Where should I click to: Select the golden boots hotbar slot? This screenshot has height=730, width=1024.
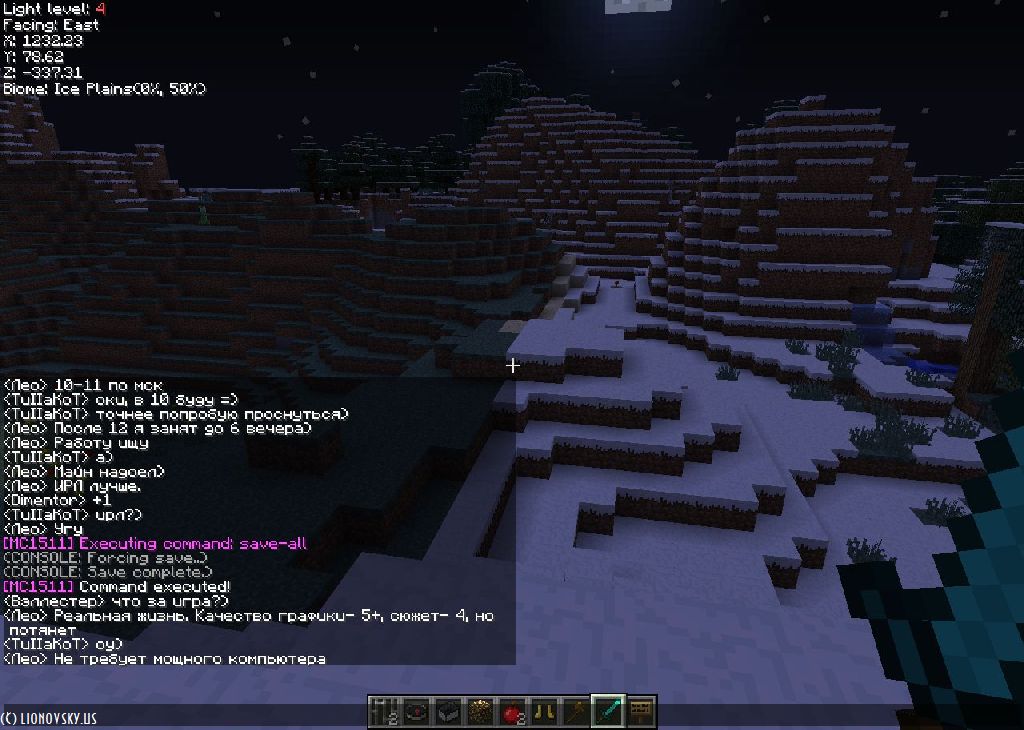544,711
